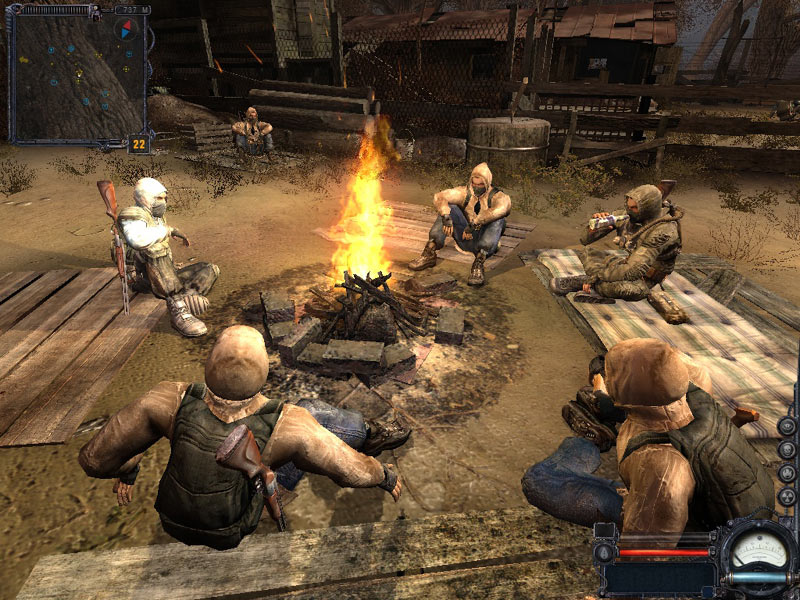Screen dimensions: 800x600
Task: Select the skull status indicator icon
Action: [x=787, y=448]
